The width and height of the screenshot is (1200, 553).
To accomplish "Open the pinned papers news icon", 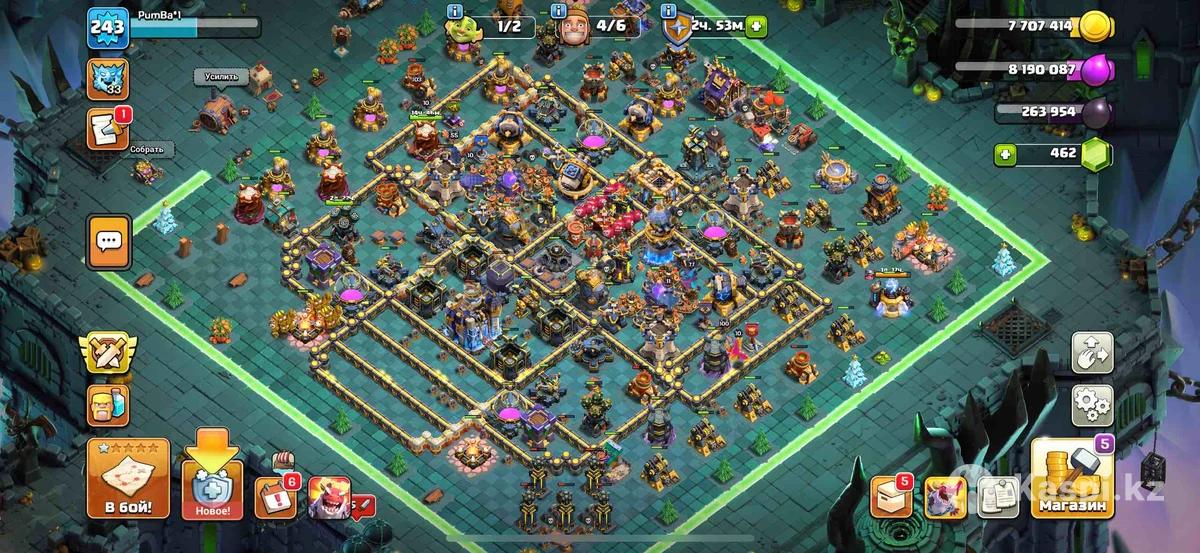I will click(996, 494).
